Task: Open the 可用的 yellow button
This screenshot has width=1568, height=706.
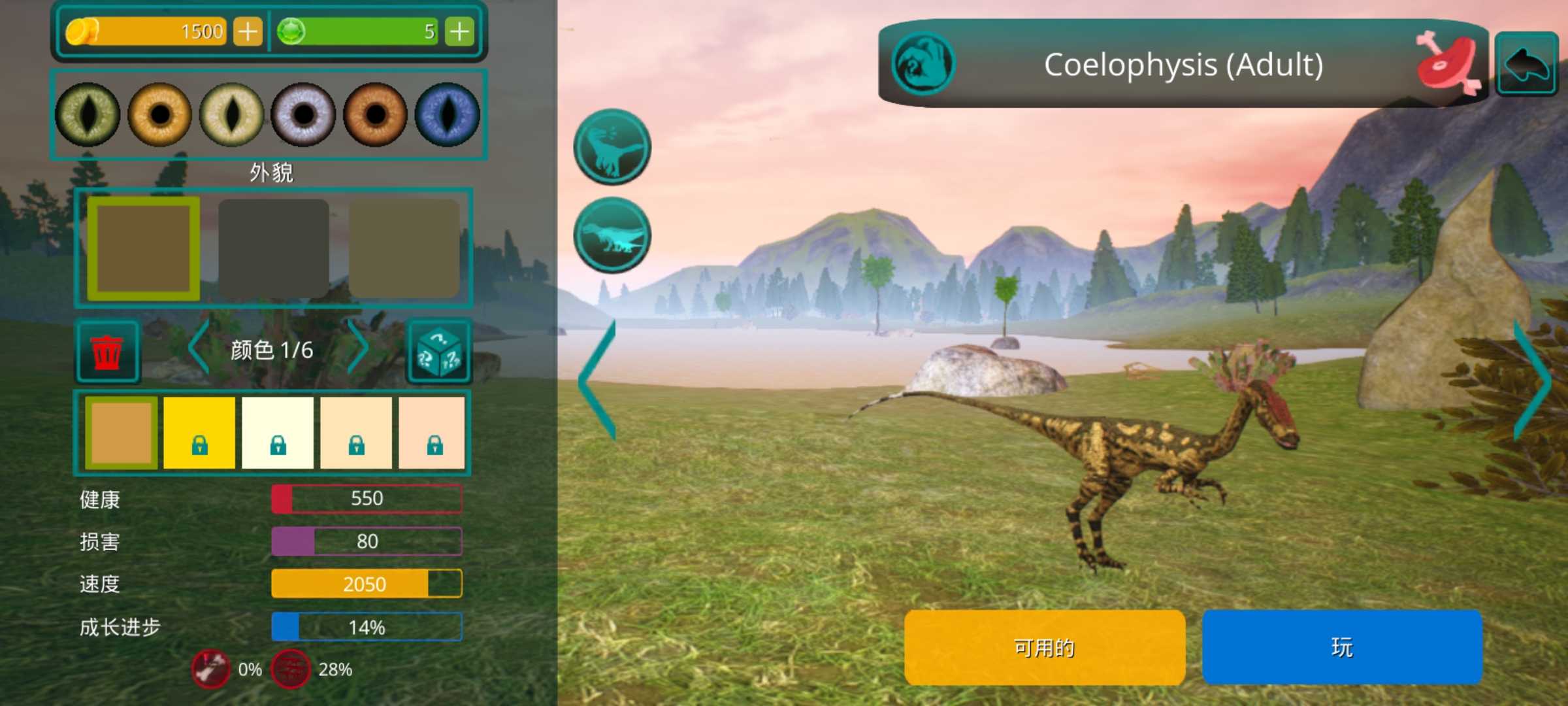Action: tap(1044, 647)
